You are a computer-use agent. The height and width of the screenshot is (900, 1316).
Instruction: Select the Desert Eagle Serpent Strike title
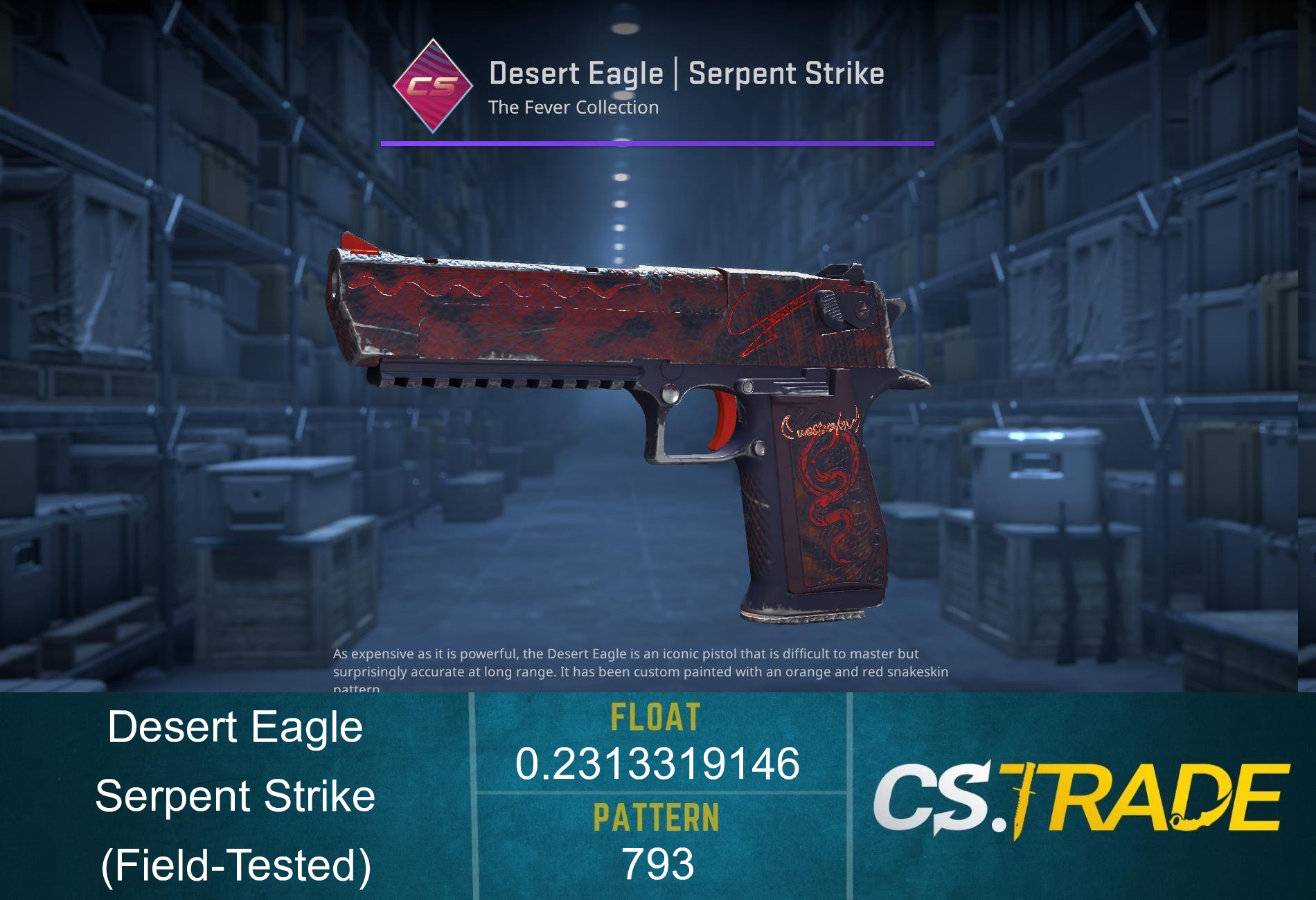(688, 73)
